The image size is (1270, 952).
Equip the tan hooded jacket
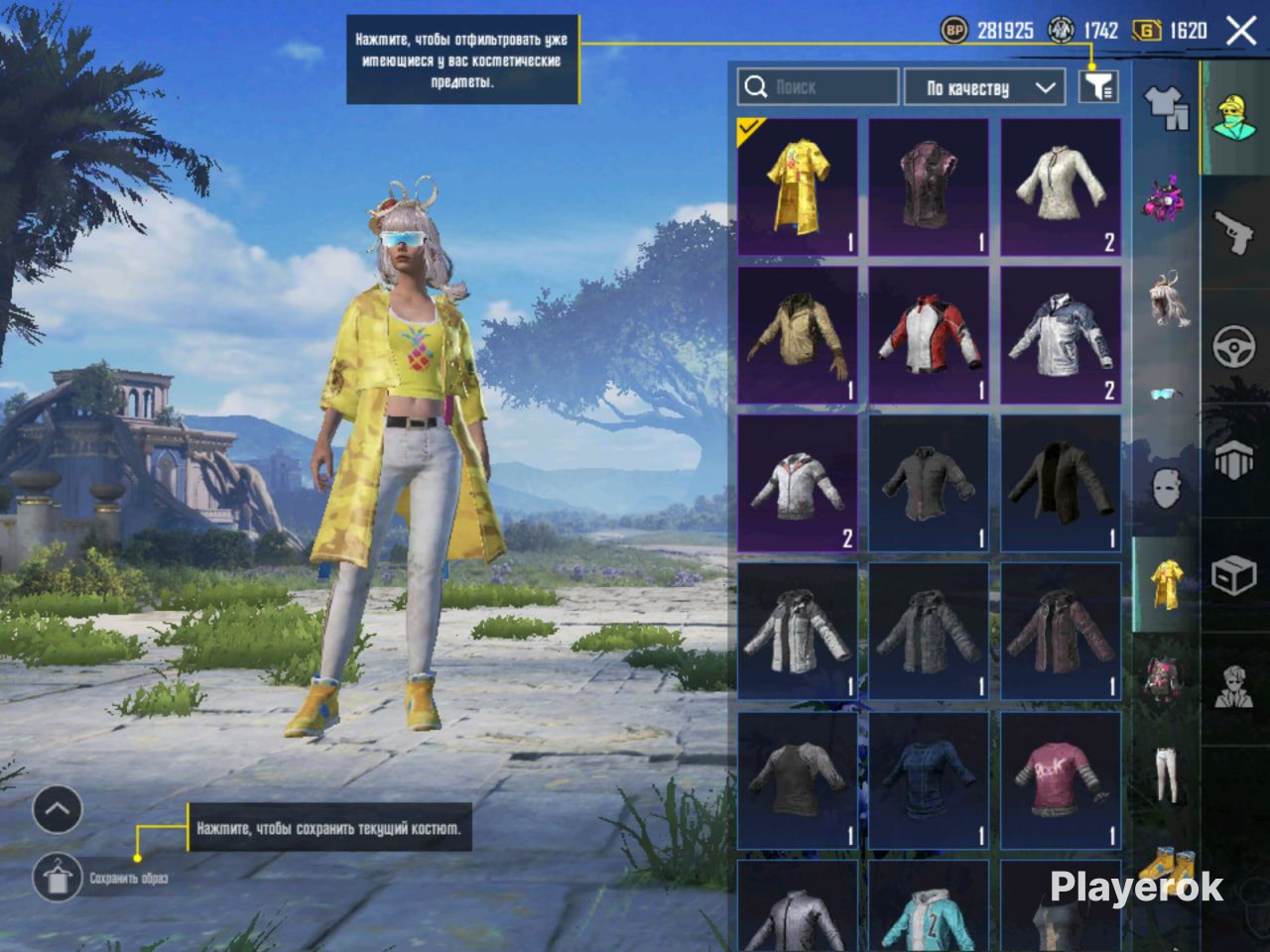pyautogui.click(x=798, y=335)
